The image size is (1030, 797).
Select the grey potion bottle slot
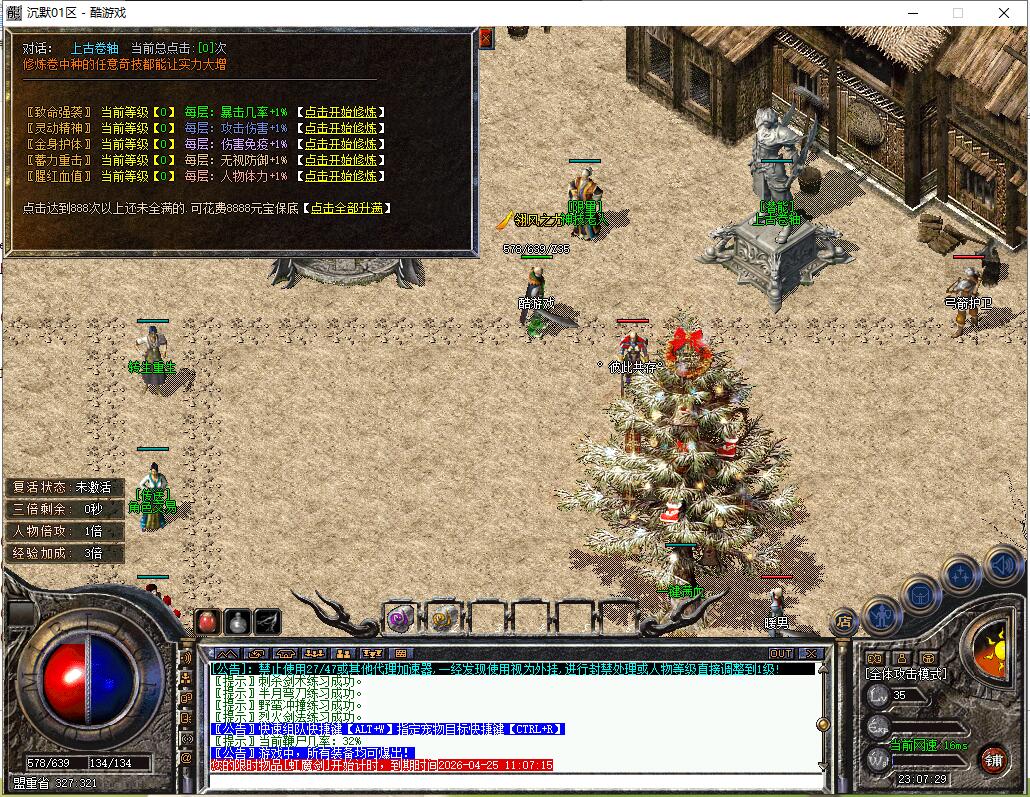coord(237,621)
